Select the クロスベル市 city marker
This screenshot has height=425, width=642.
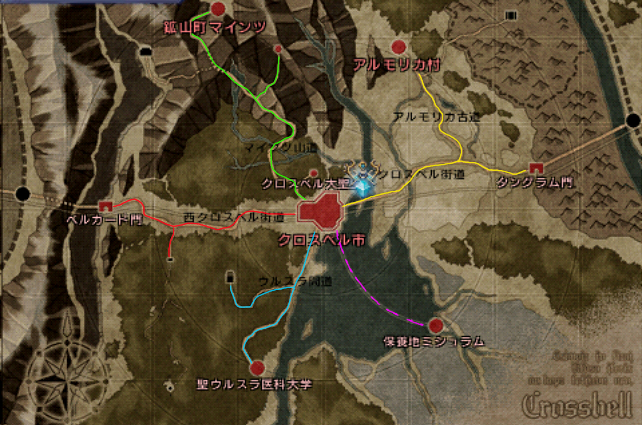(x=321, y=213)
